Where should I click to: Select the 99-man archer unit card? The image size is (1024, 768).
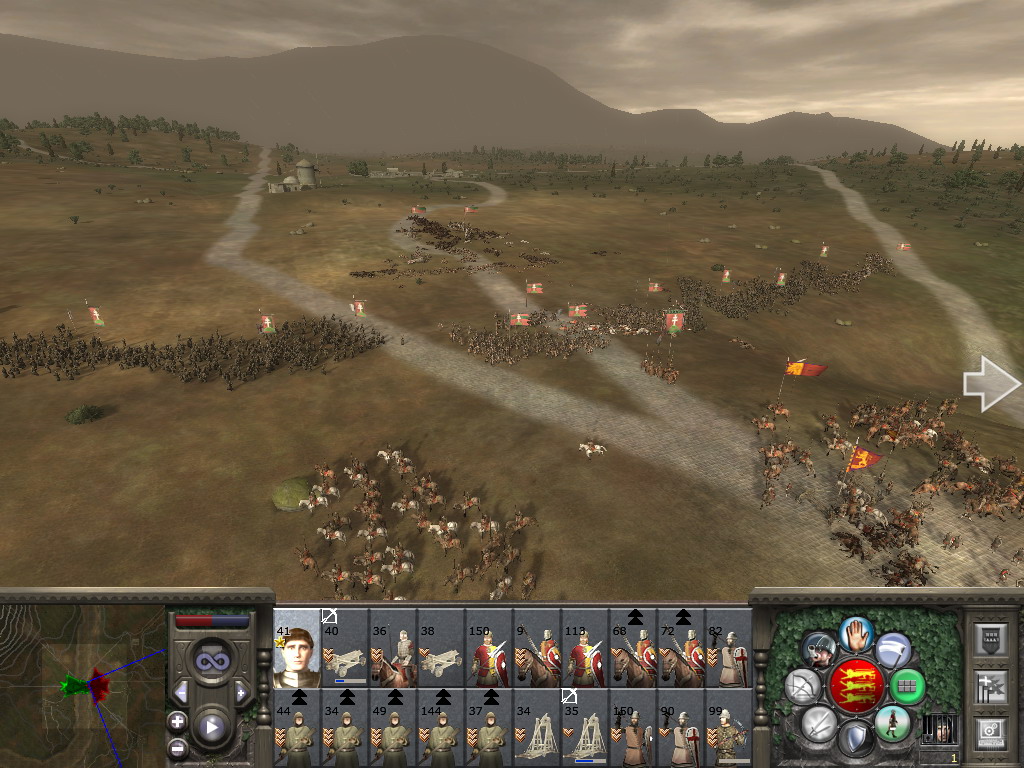click(729, 728)
